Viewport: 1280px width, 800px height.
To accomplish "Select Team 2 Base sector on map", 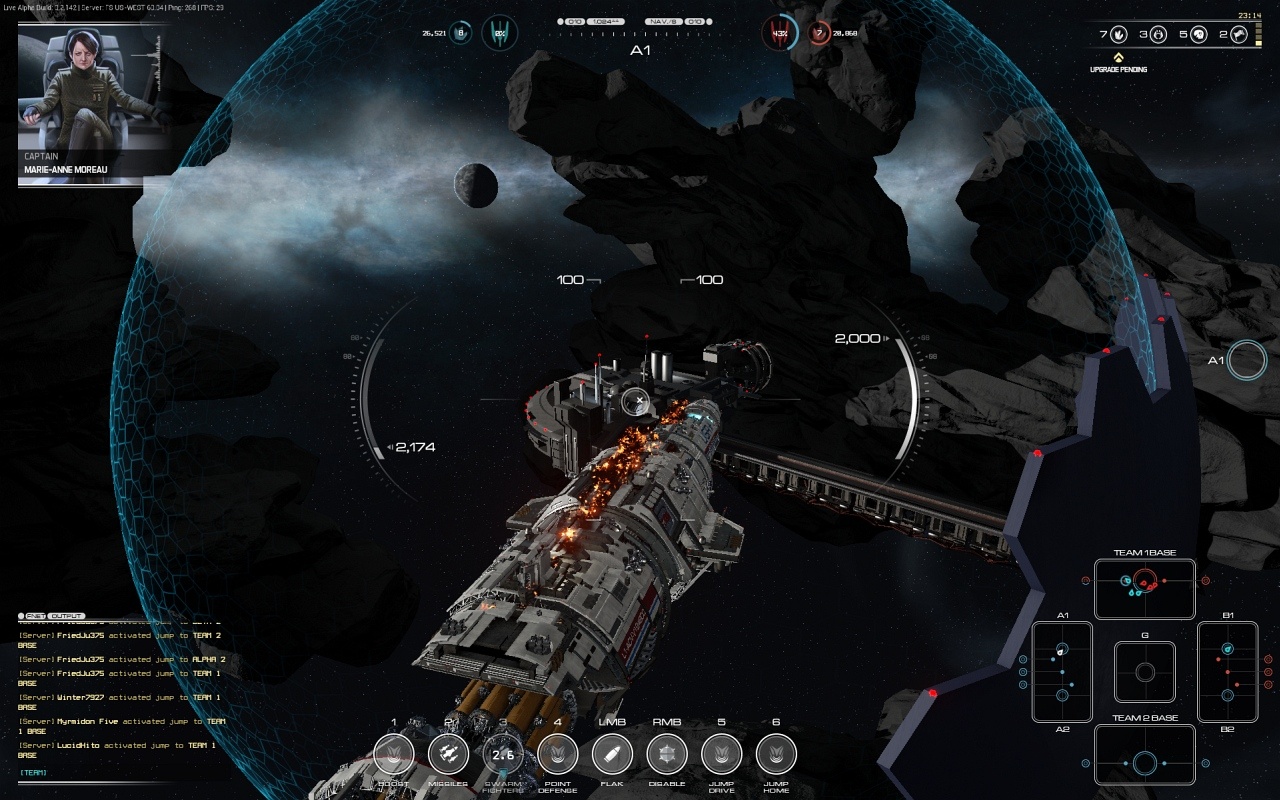I will tap(1145, 754).
